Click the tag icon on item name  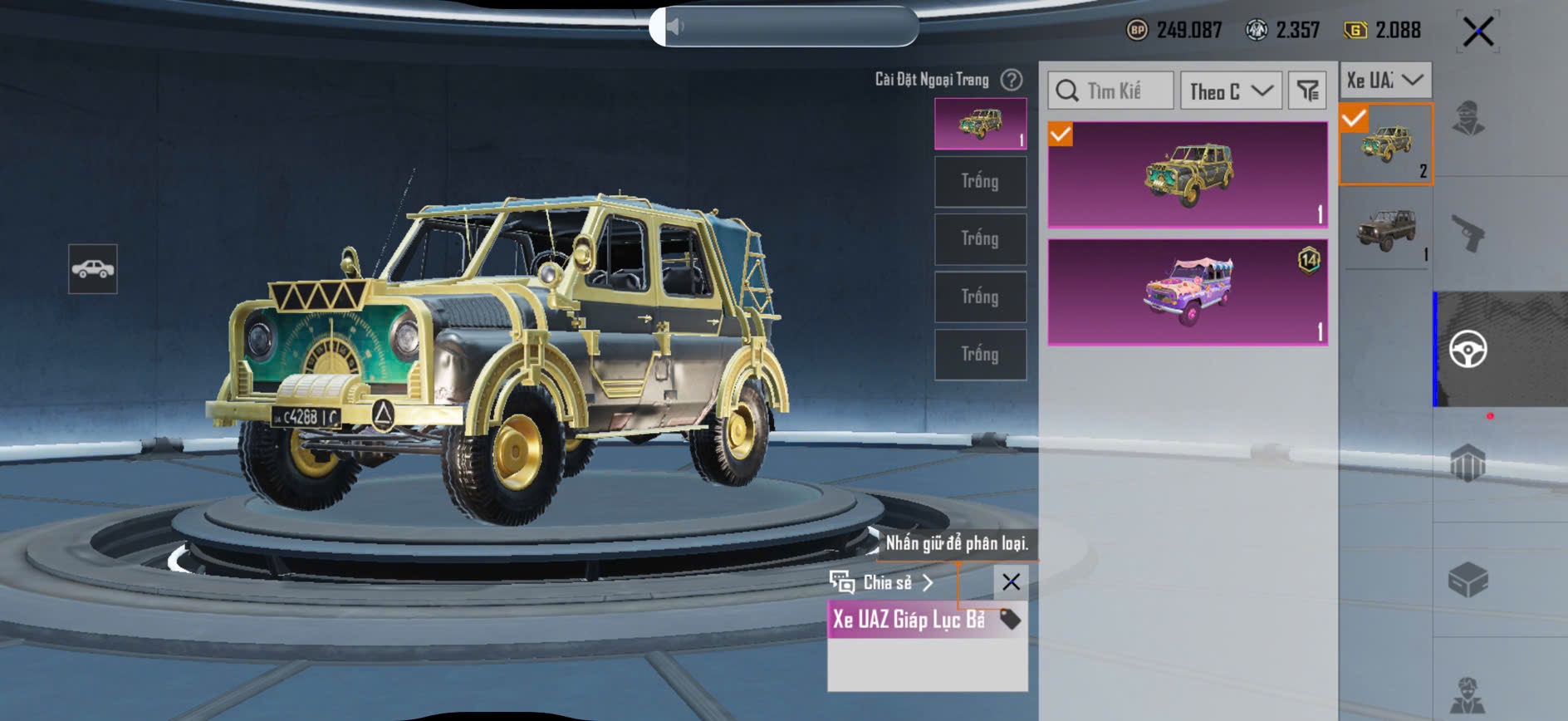pos(1010,619)
